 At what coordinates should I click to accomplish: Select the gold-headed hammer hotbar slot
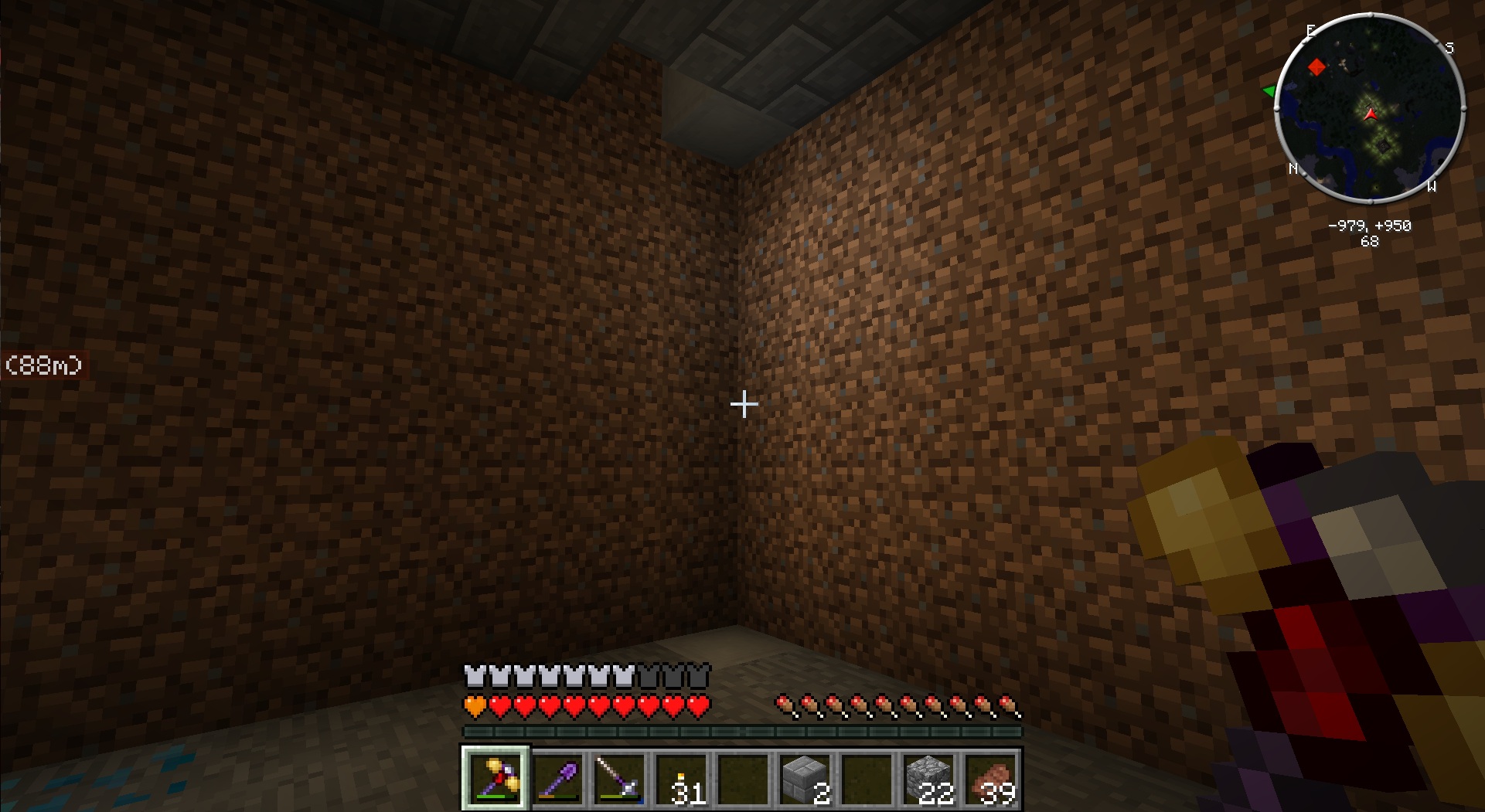tap(496, 779)
